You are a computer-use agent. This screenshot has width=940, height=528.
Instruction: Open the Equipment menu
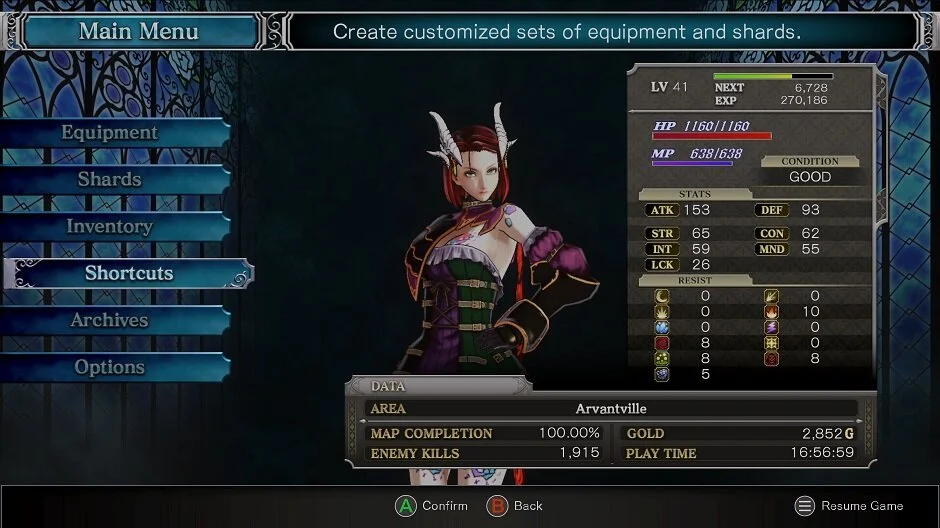click(110, 133)
